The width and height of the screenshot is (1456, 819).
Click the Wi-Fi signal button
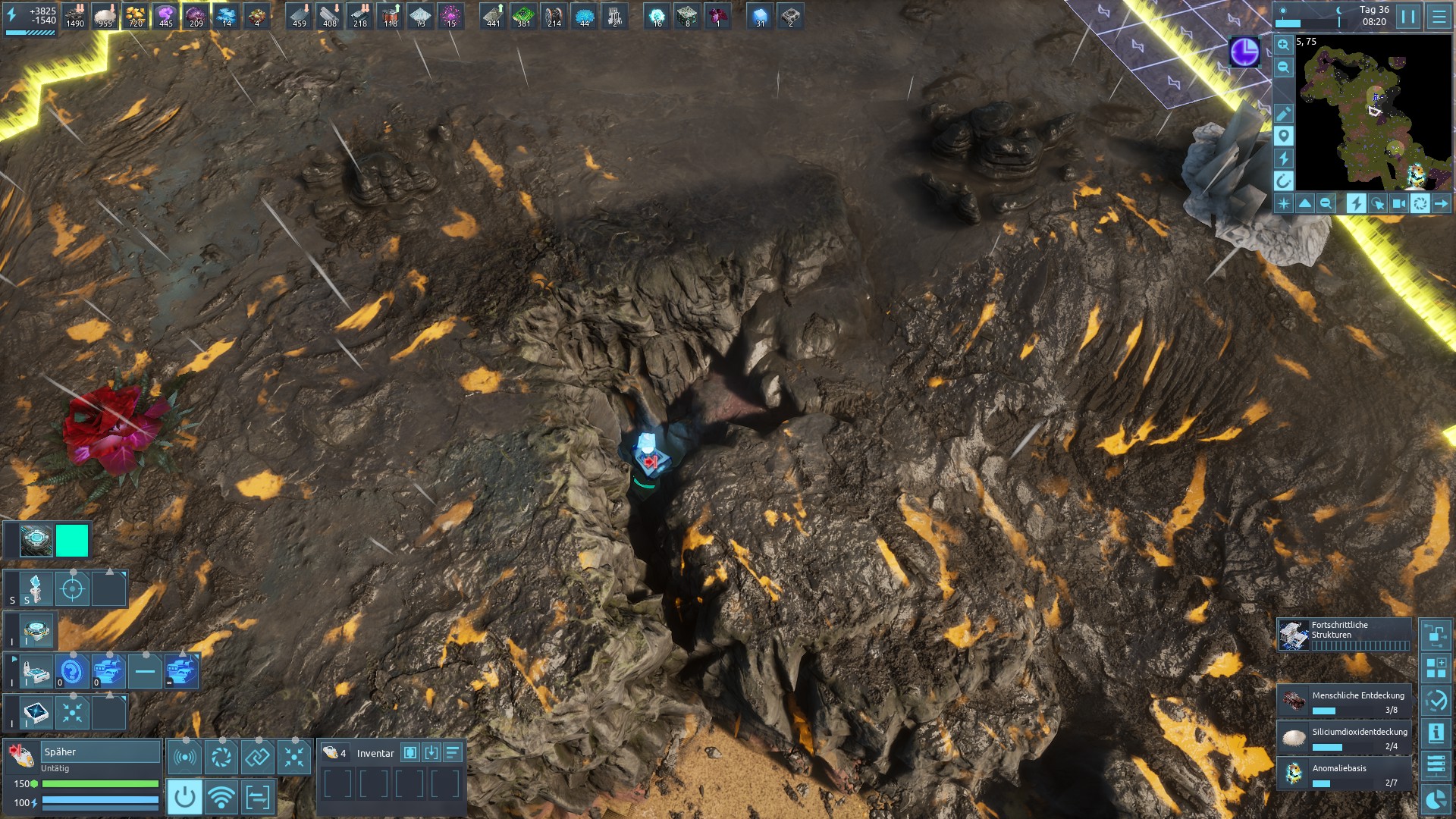click(221, 797)
